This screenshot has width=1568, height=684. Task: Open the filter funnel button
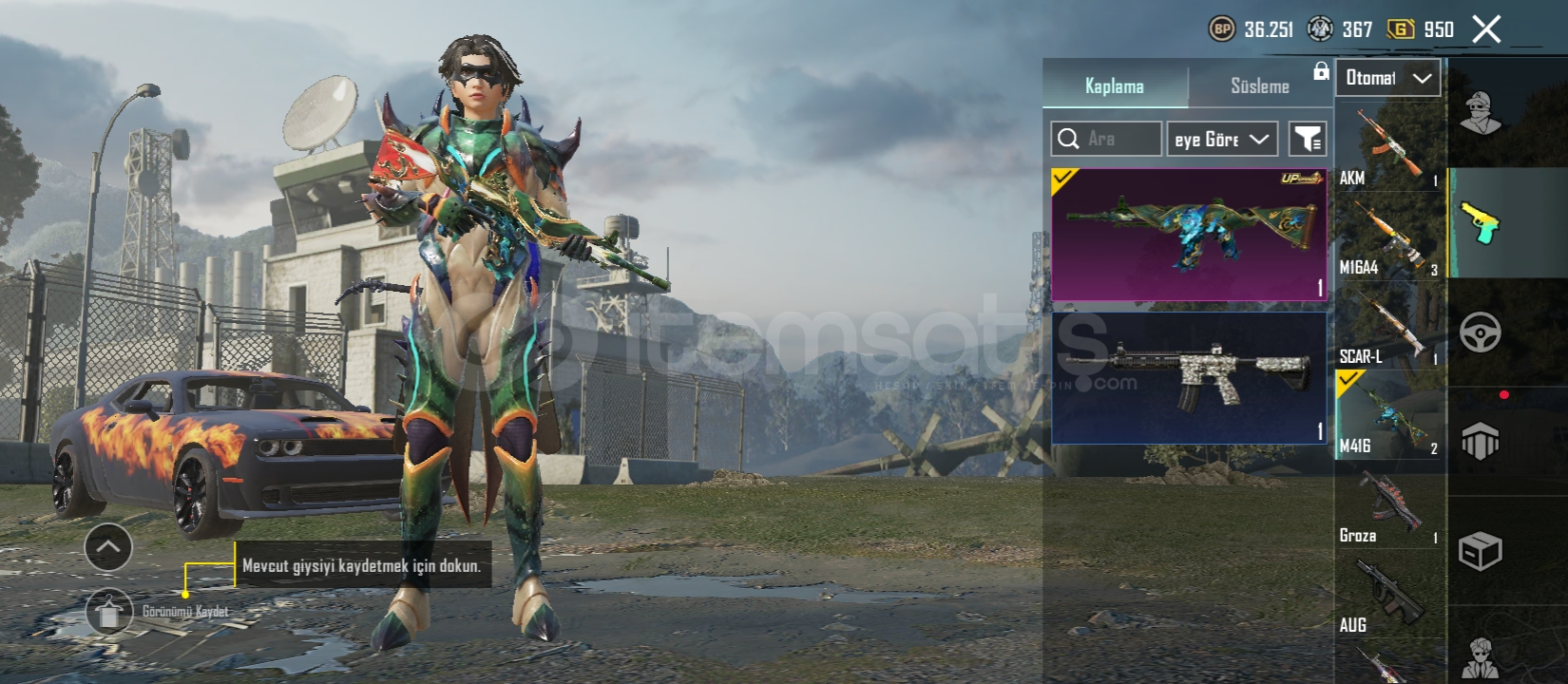(x=1308, y=139)
